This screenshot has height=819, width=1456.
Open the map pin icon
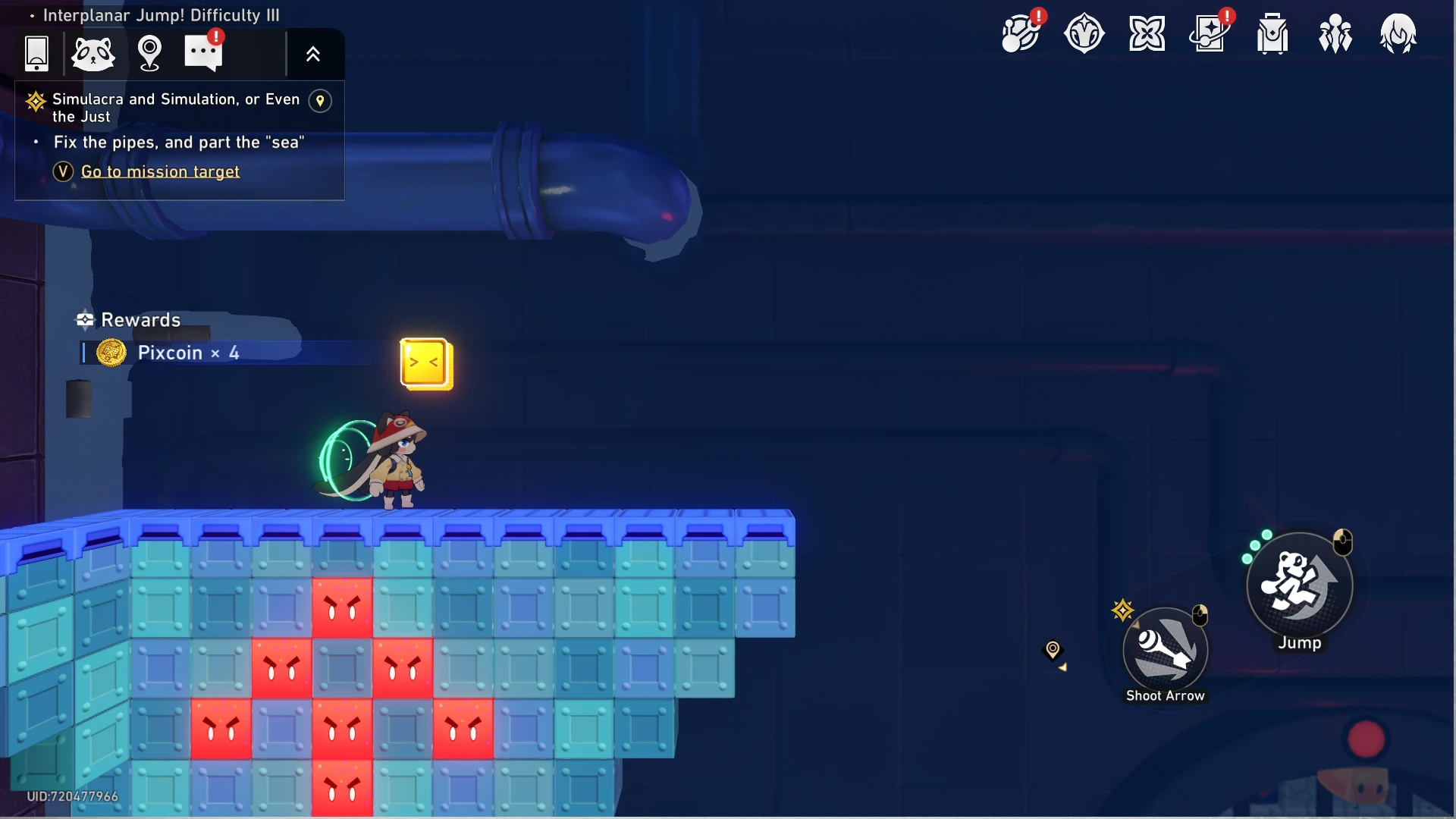click(x=149, y=54)
